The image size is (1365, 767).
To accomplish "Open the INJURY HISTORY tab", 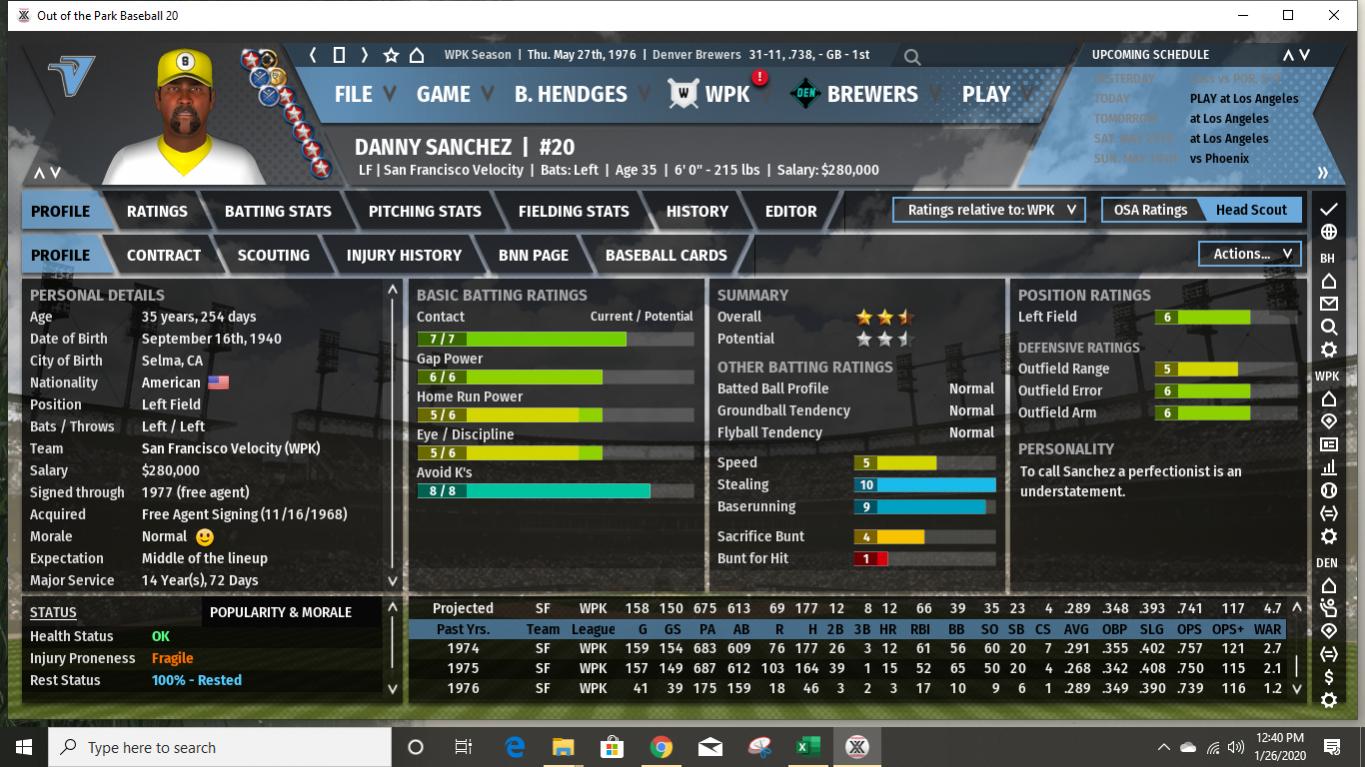I will tap(404, 255).
